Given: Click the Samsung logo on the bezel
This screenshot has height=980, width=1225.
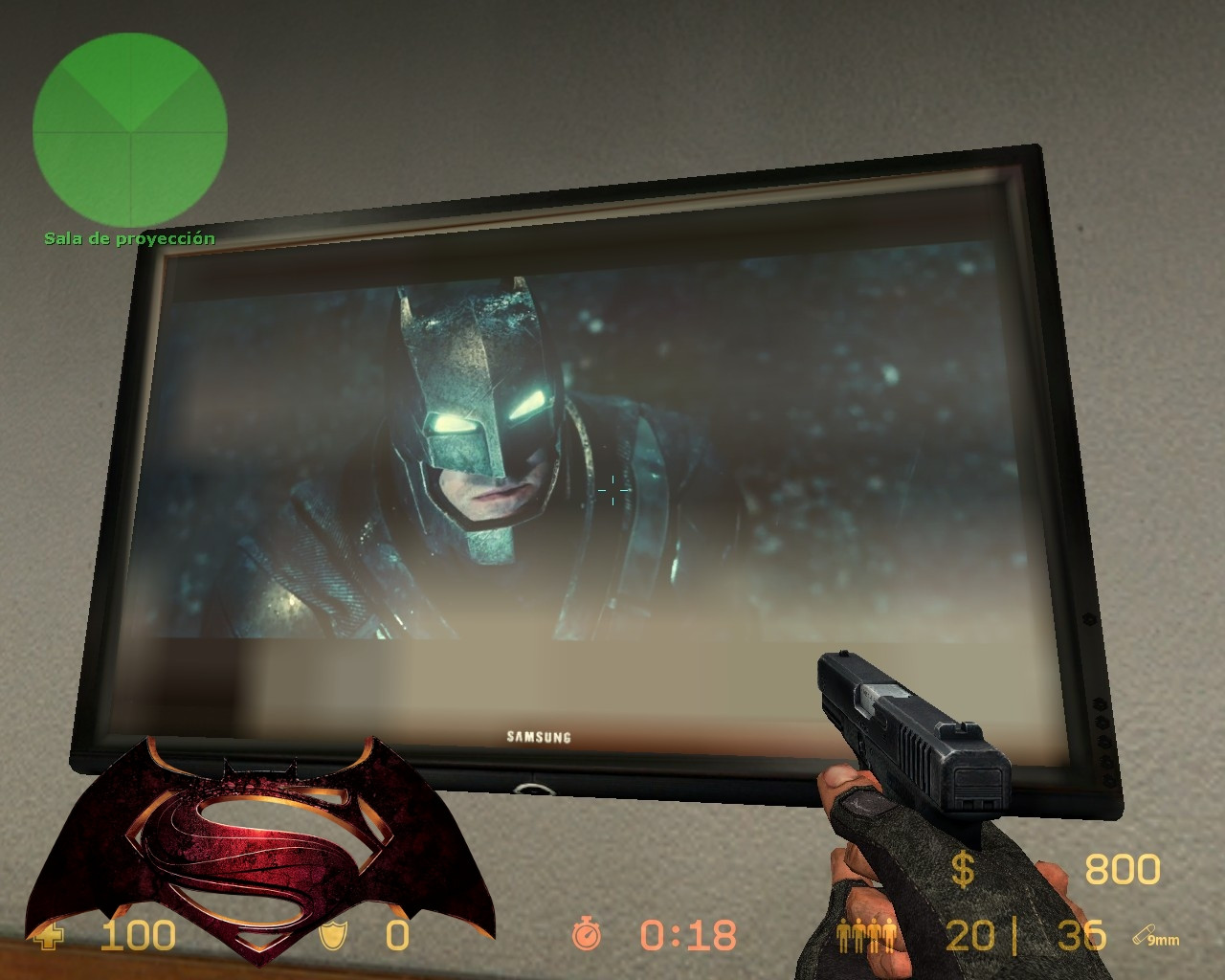Looking at the screenshot, I should [x=537, y=738].
